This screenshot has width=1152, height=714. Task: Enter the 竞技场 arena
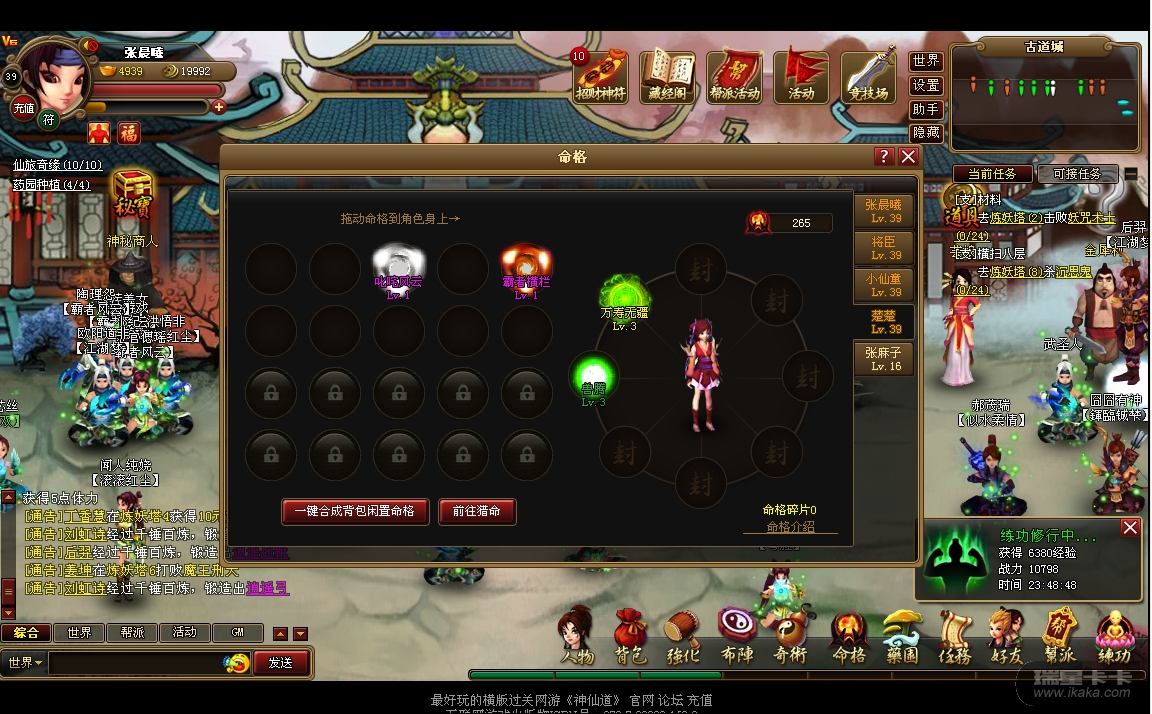coord(868,76)
